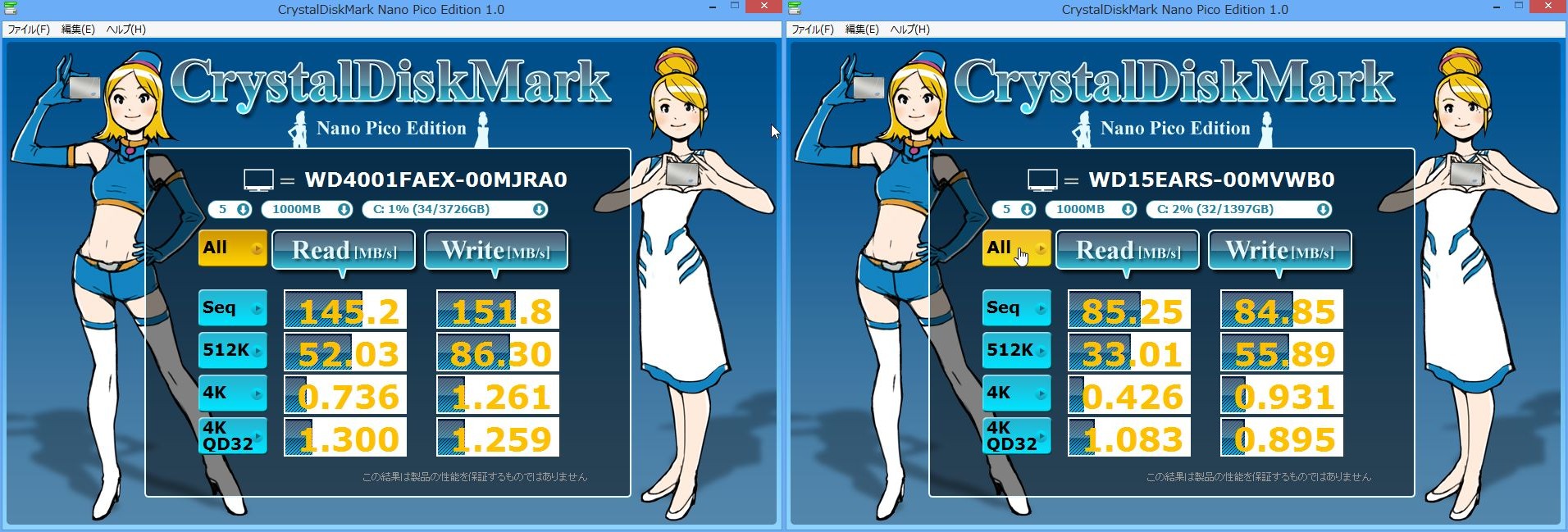Viewport: 1568px width, 532px height.
Task: Launch the 4K QD32 test for the WD4001FAEX drive
Action: [233, 436]
